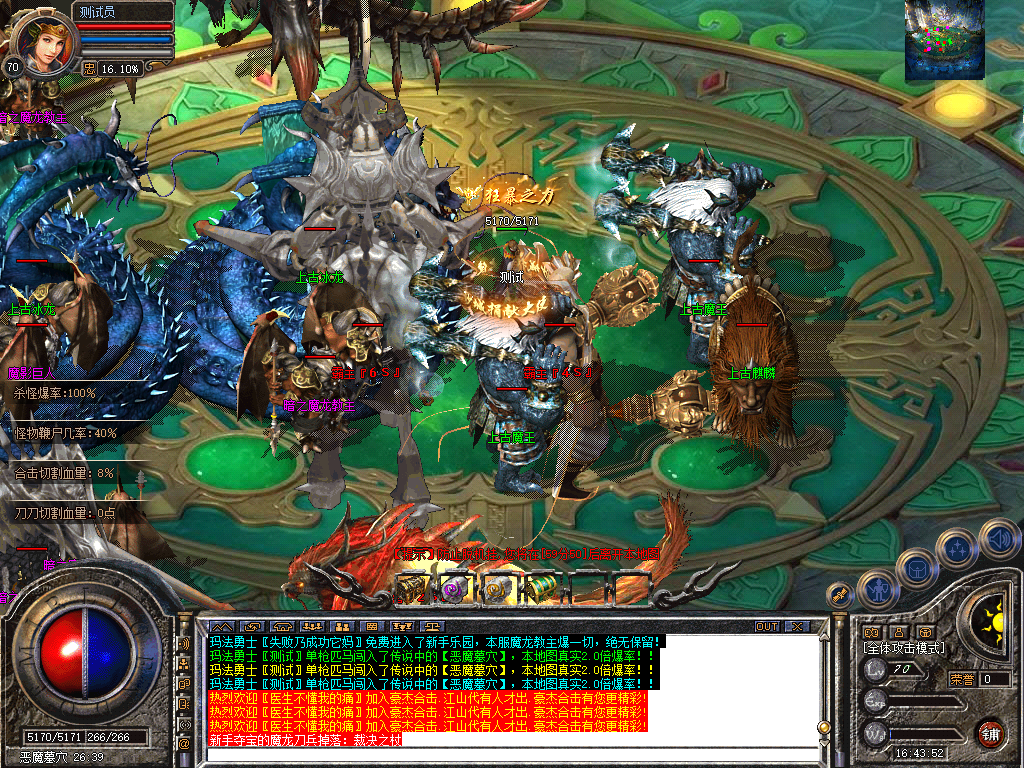Open the skills sparkle round button
Image resolution: width=1024 pixels, height=768 pixels.
click(x=956, y=547)
